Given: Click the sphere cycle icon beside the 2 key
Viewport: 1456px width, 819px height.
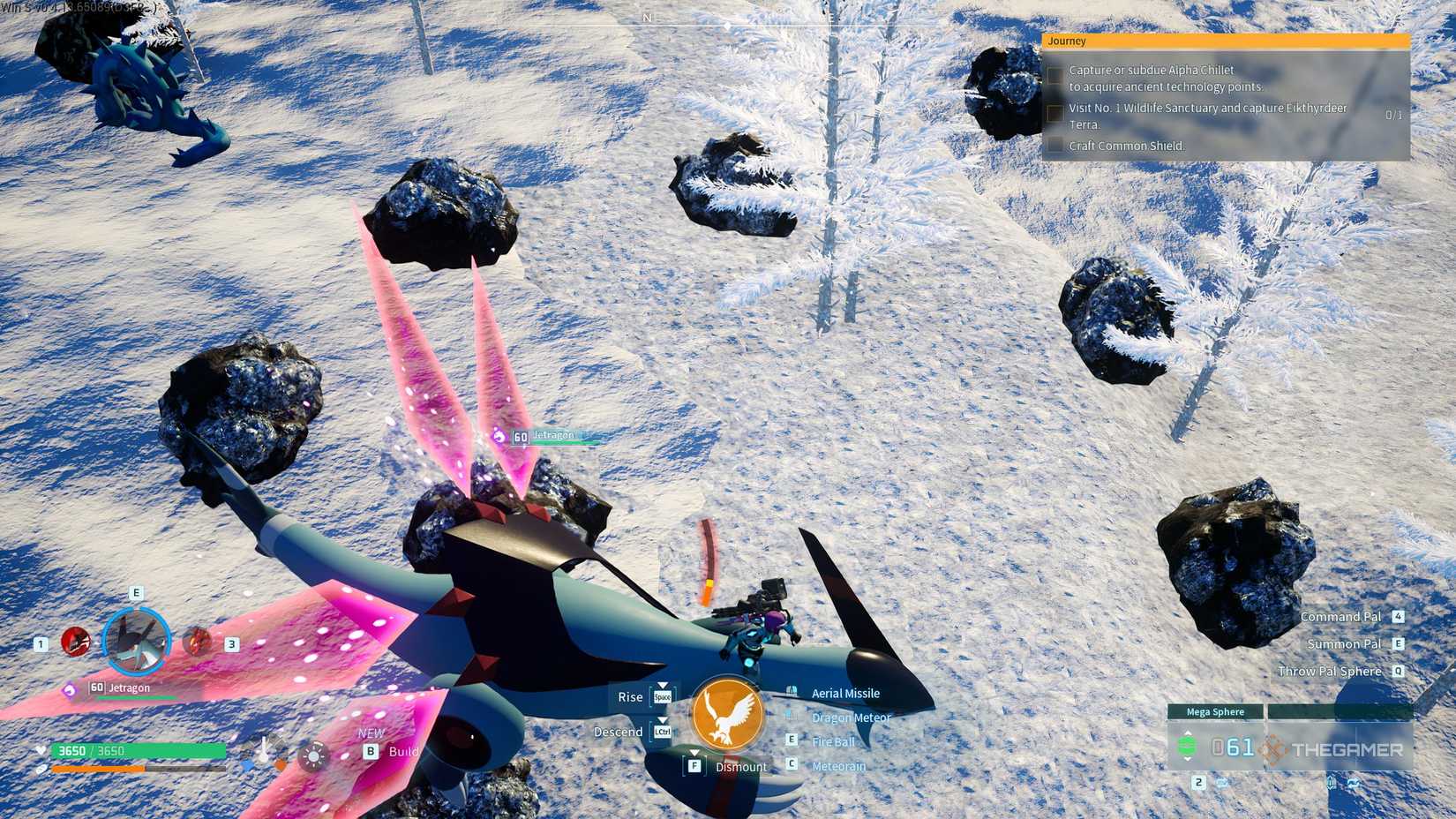Looking at the screenshot, I should click(x=1222, y=783).
